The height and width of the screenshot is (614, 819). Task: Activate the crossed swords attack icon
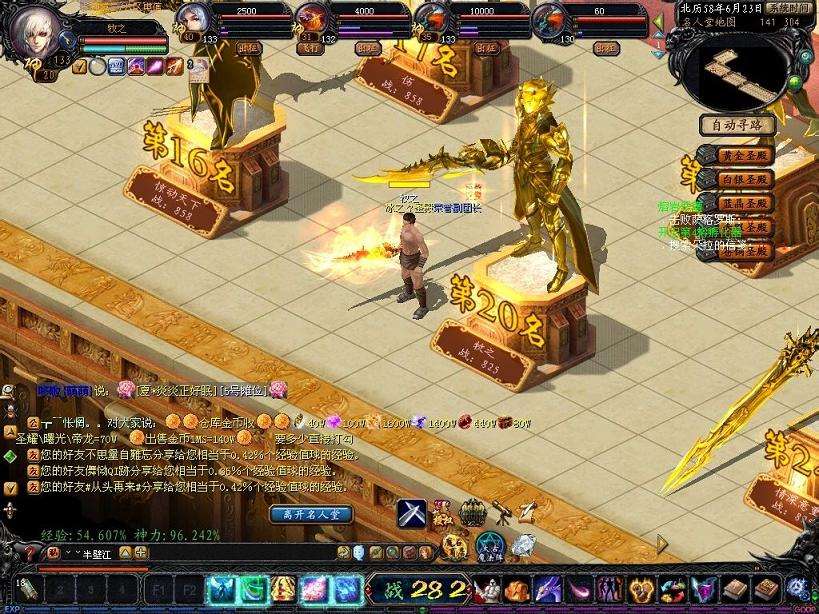coord(412,514)
